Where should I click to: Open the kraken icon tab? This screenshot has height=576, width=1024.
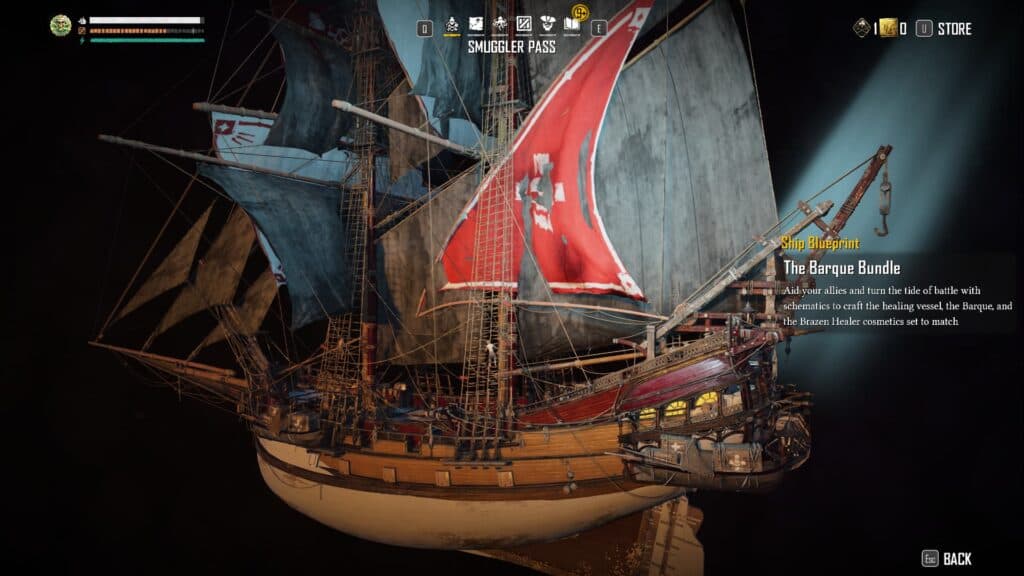(500, 24)
